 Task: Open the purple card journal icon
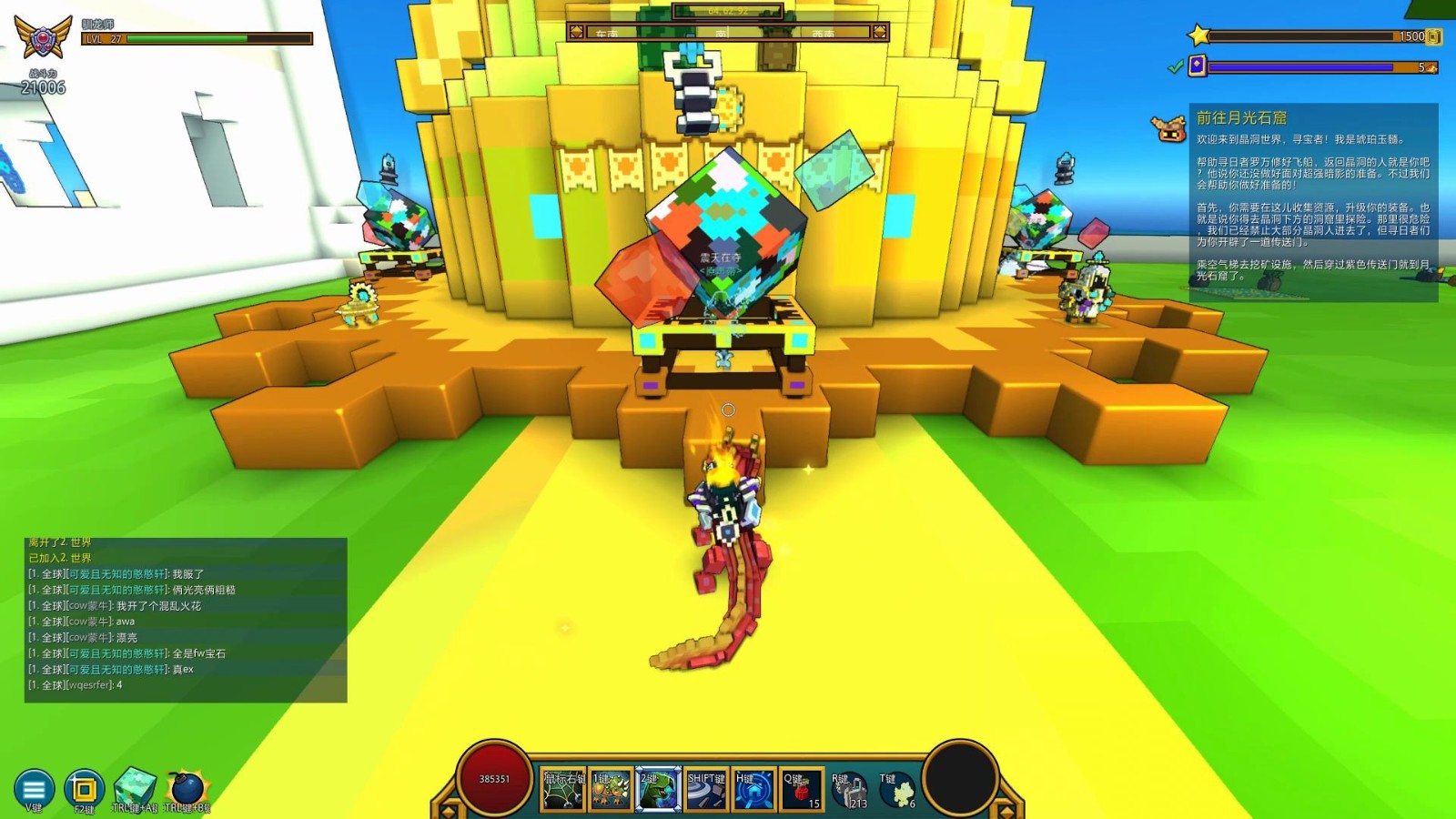pyautogui.click(x=1198, y=66)
